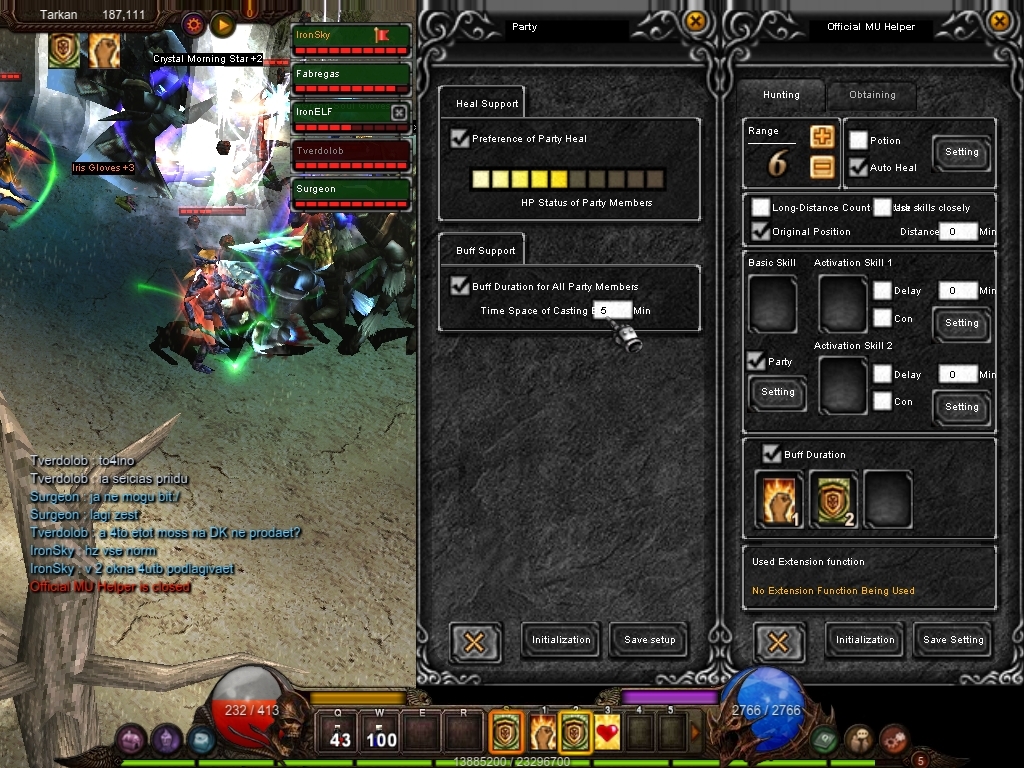This screenshot has width=1024, height=768.
Task: Enable the Potion checkbox
Action: click(x=858, y=141)
